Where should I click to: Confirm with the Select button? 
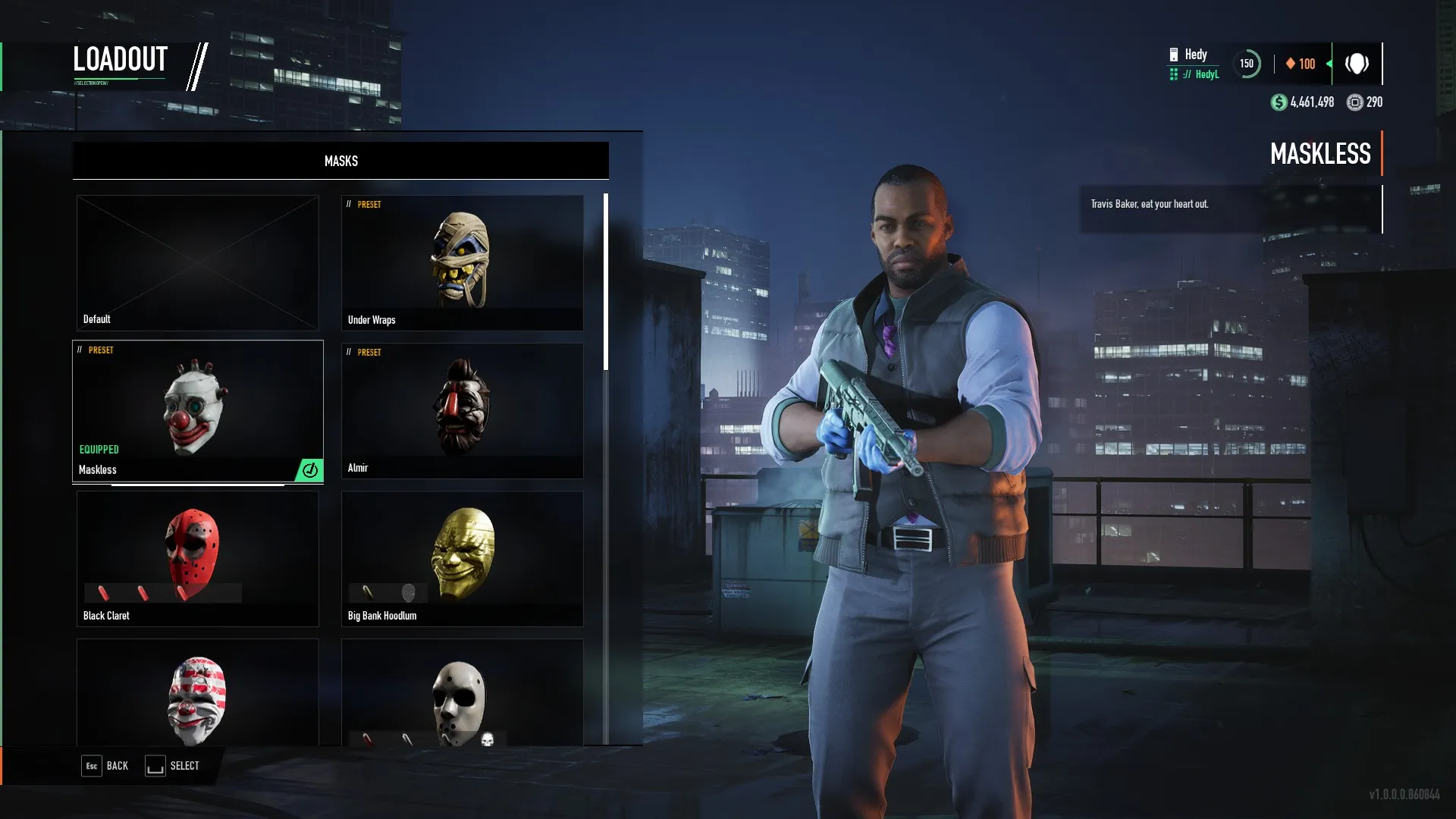pos(173,766)
